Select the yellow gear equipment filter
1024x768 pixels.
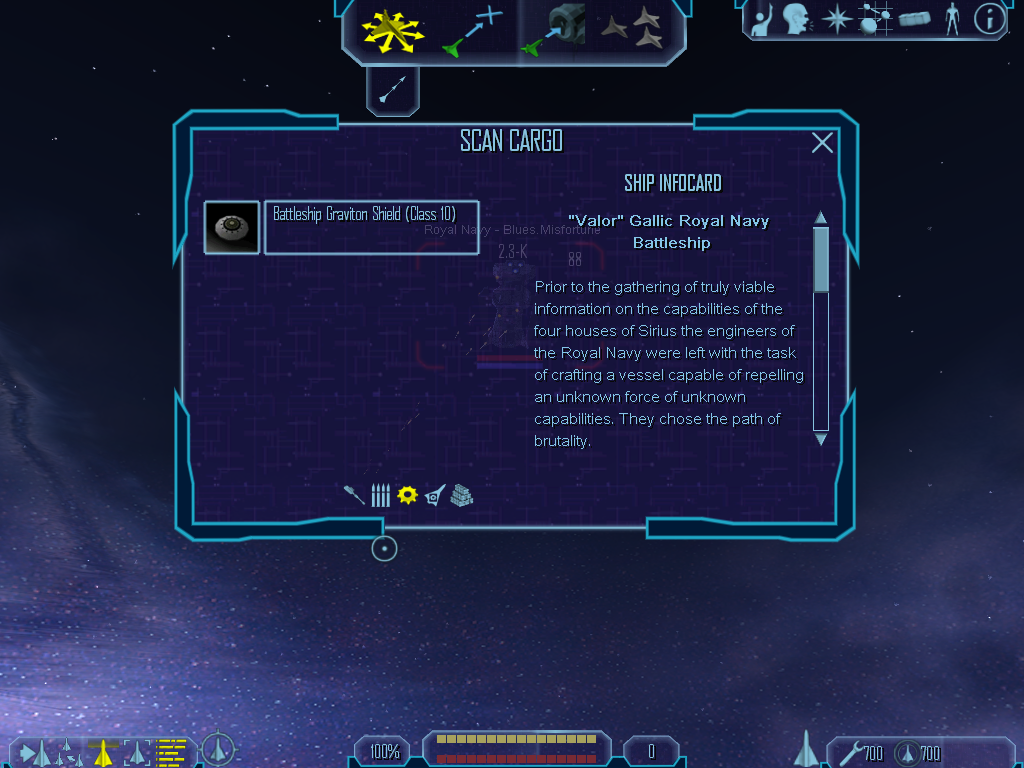coord(407,495)
